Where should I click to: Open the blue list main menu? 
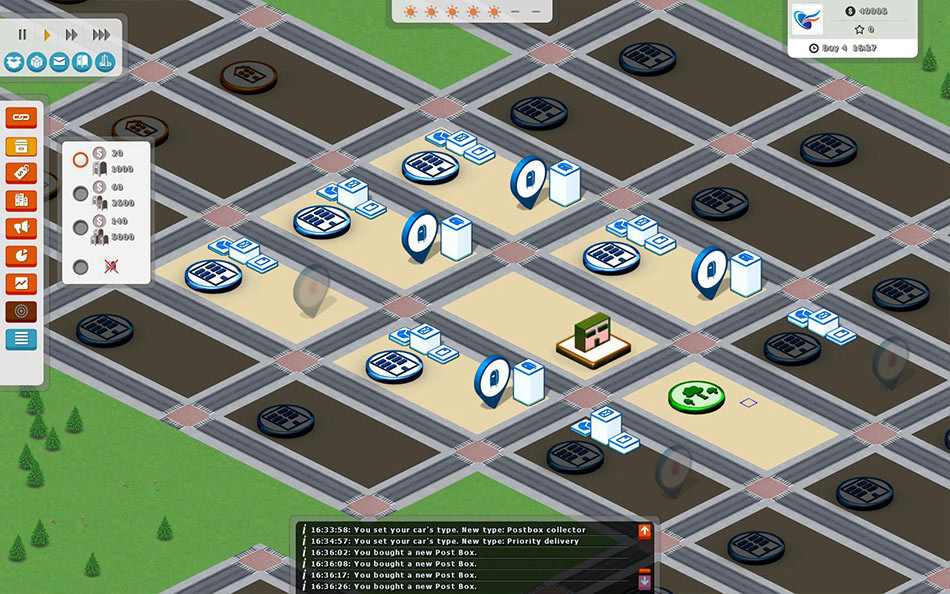tap(21, 339)
